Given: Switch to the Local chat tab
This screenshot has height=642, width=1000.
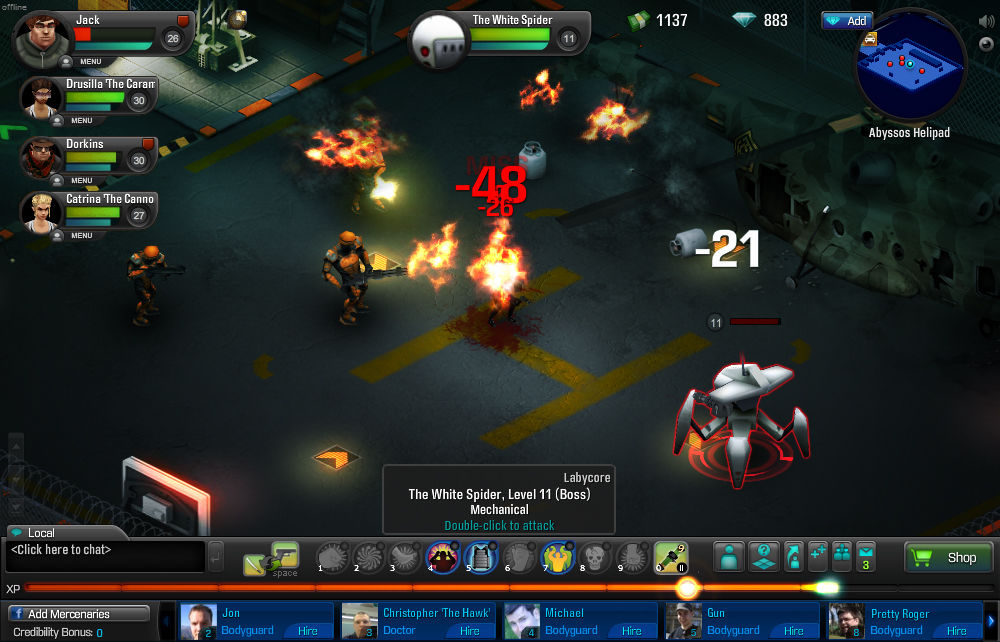Looking at the screenshot, I should (x=44, y=533).
